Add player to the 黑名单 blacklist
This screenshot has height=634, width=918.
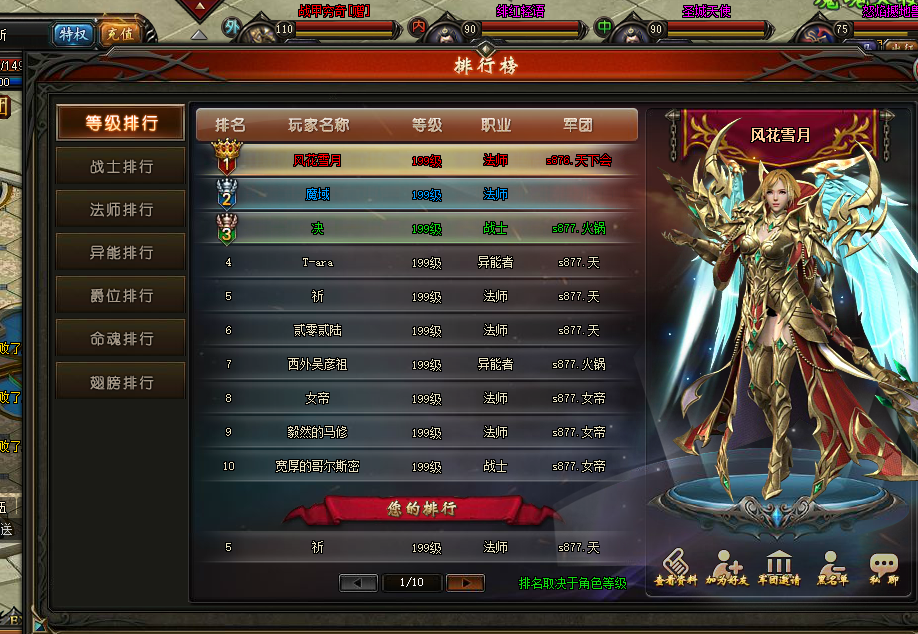coord(831,569)
